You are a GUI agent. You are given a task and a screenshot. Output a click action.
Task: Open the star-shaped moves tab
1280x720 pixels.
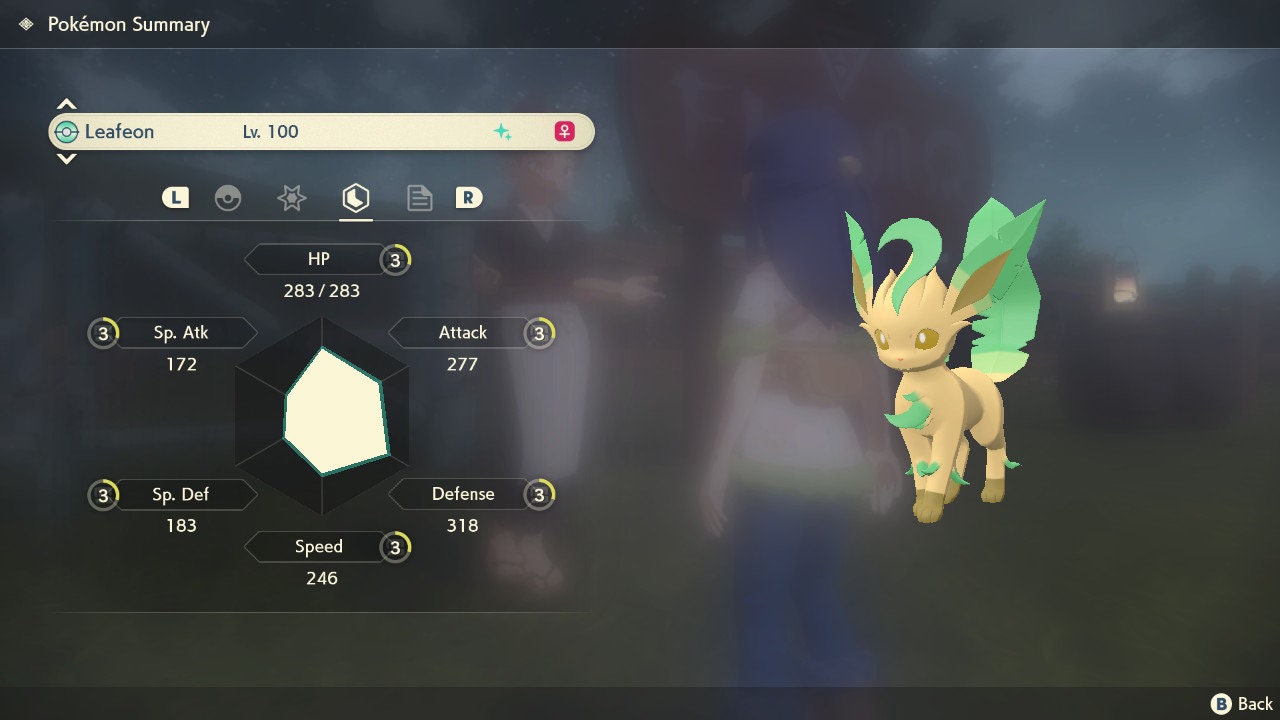pyautogui.click(x=291, y=198)
